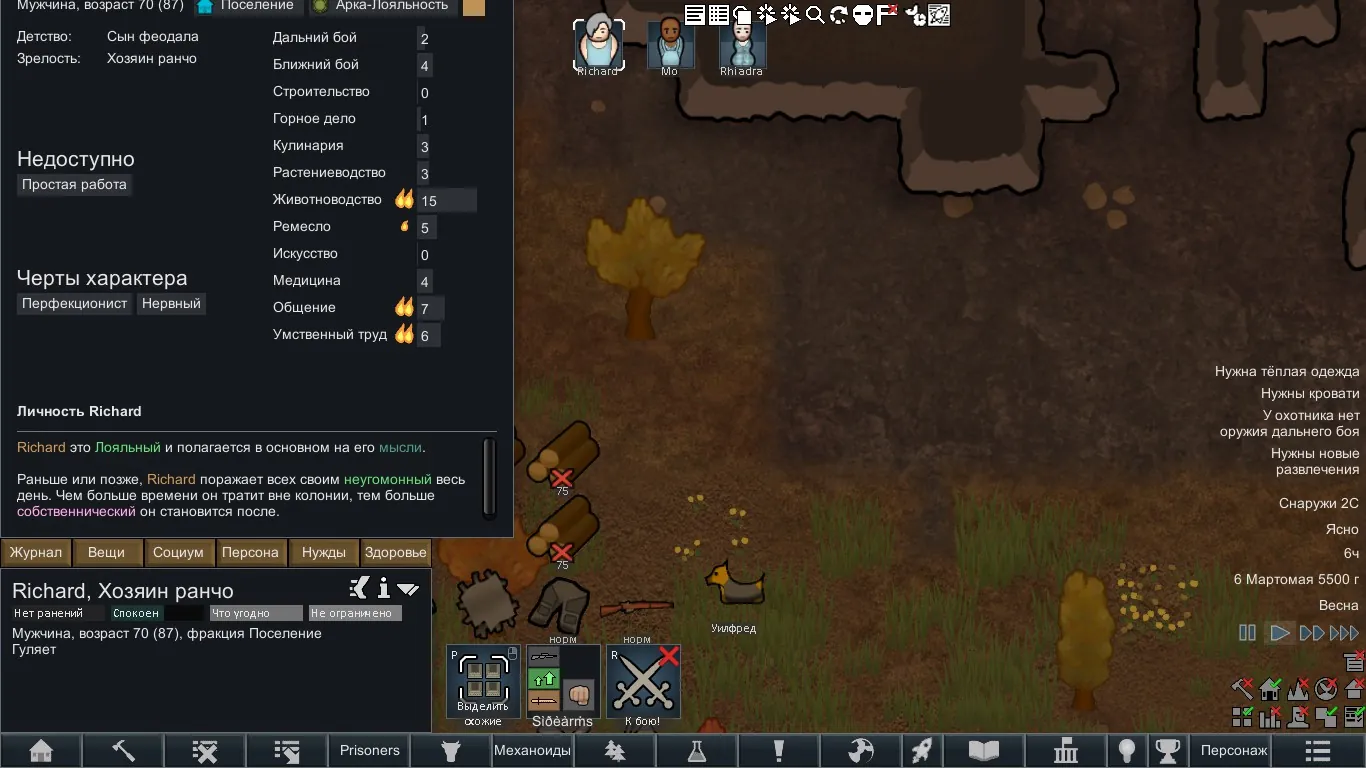This screenshot has height=768, width=1366.
Task: Open the world globe view
Action: [x=860, y=751]
